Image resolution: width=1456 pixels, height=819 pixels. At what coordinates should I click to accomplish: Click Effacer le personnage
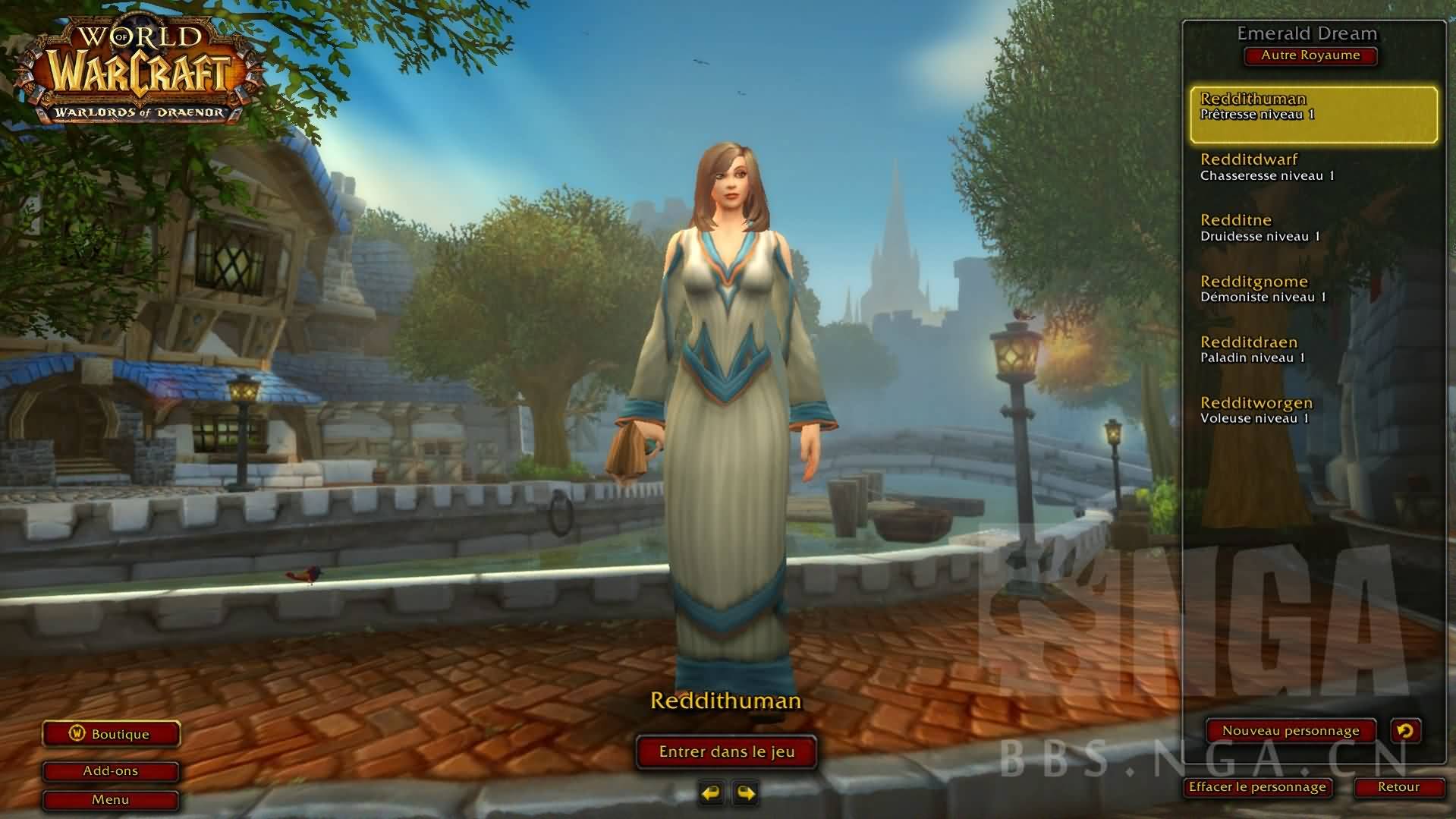tap(1257, 787)
